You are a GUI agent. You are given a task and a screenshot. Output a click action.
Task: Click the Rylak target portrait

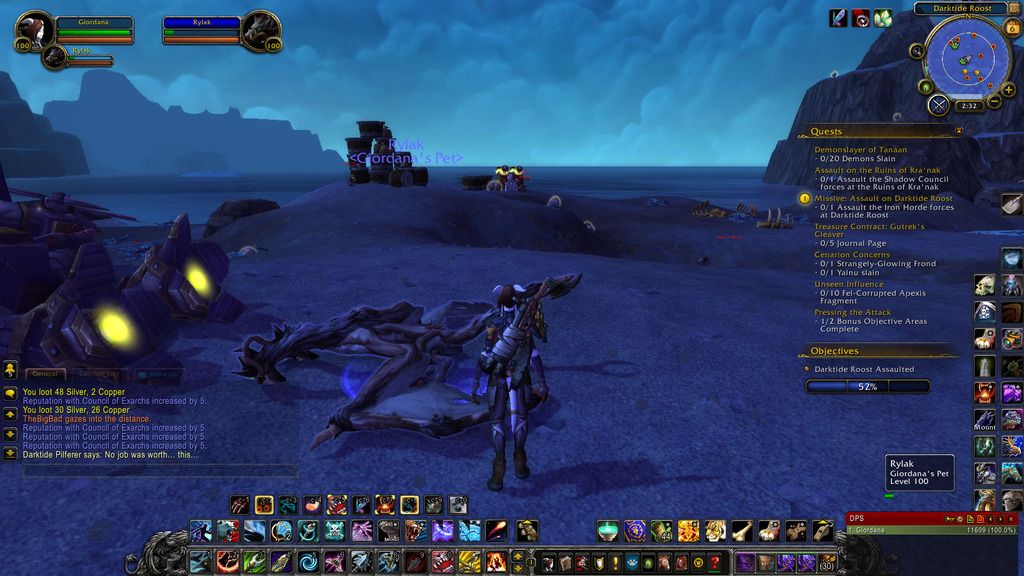coord(261,30)
